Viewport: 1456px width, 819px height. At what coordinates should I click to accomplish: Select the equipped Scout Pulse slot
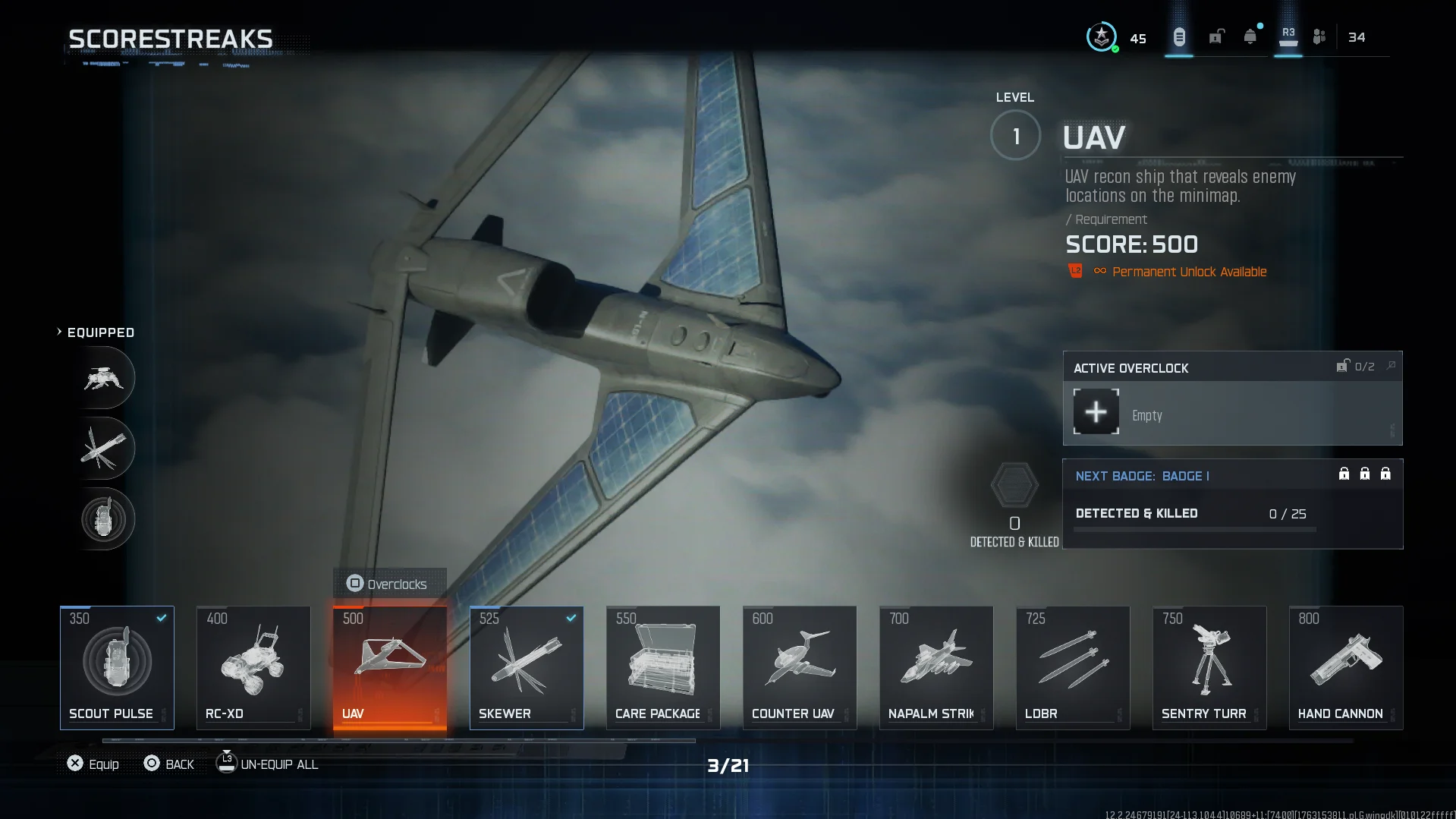pos(104,519)
